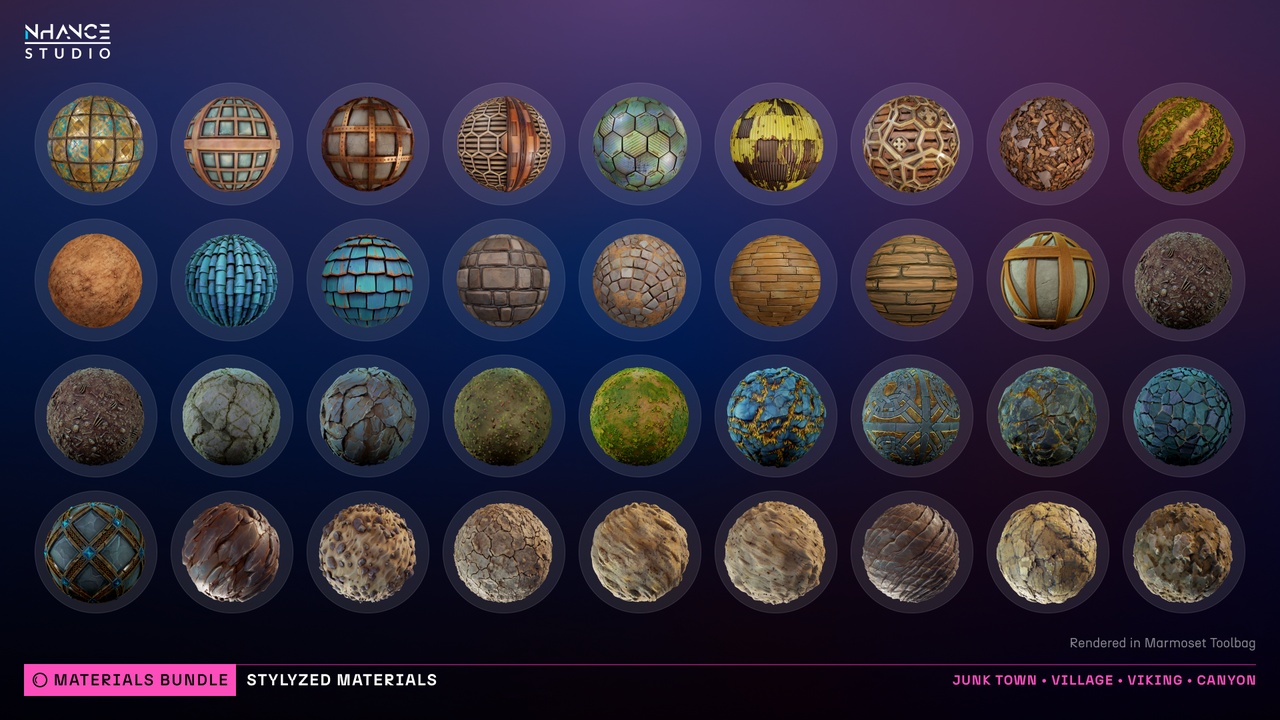
Task: Pick the mossy sphere with dirt stripe
Action: 1184,144
